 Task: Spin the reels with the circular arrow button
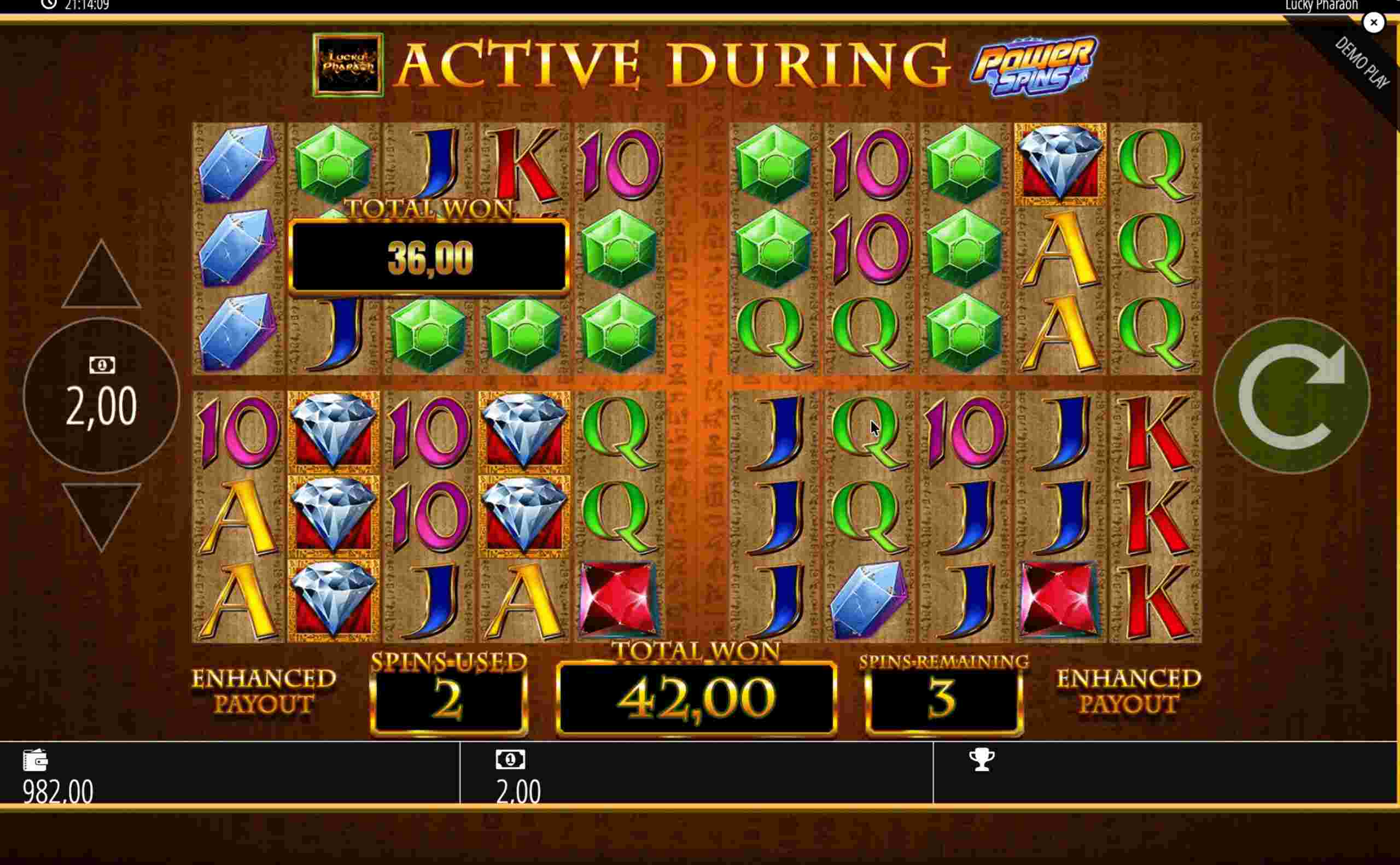pyautogui.click(x=1291, y=396)
